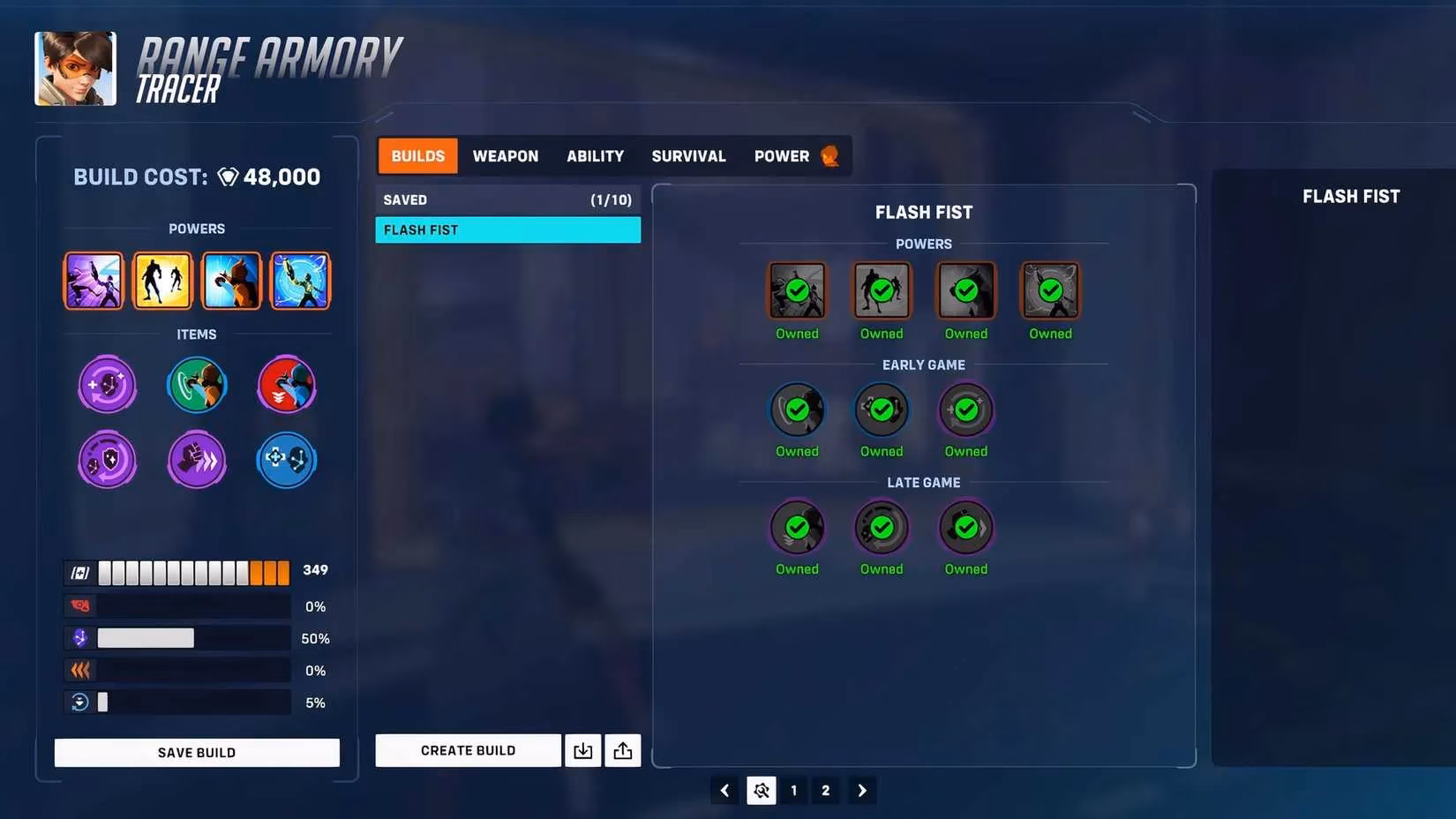Screen dimensions: 1456x819
Task: Go to the previous page arrow
Action: pos(724,791)
